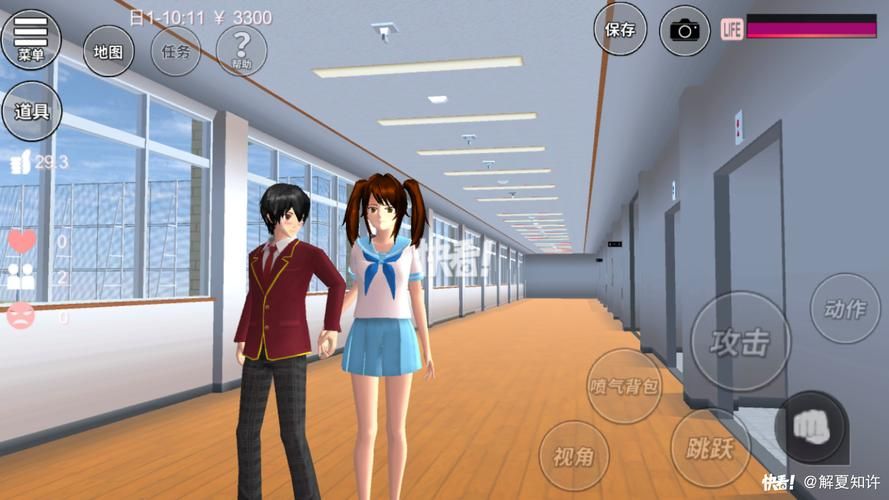Tap the fist punch icon

(811, 427)
